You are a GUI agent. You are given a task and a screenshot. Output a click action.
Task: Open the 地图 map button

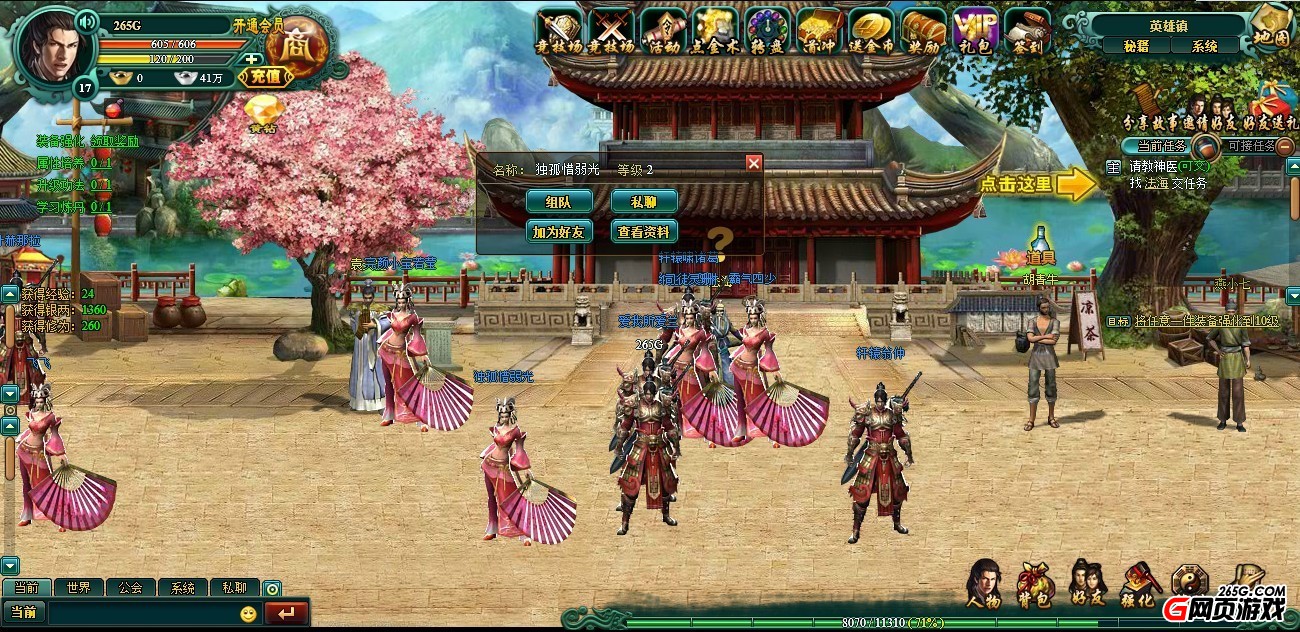pos(1271,27)
